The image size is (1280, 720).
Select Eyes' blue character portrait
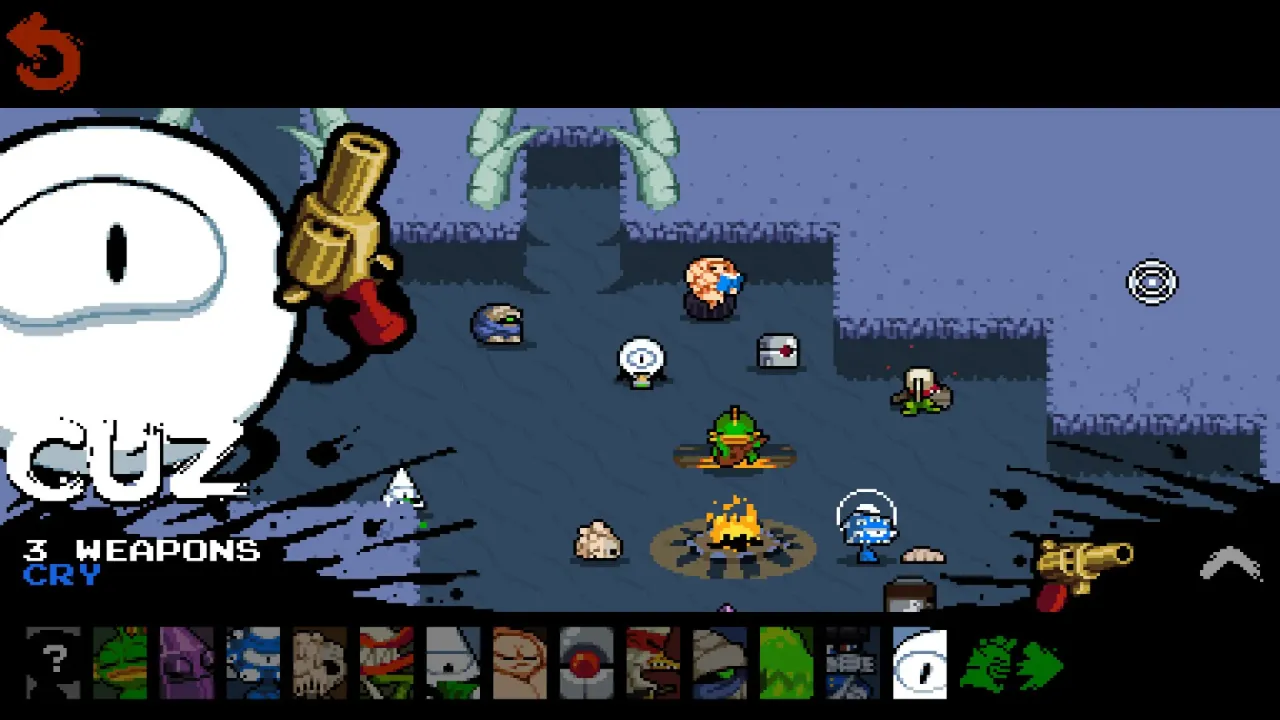pyautogui.click(x=254, y=662)
